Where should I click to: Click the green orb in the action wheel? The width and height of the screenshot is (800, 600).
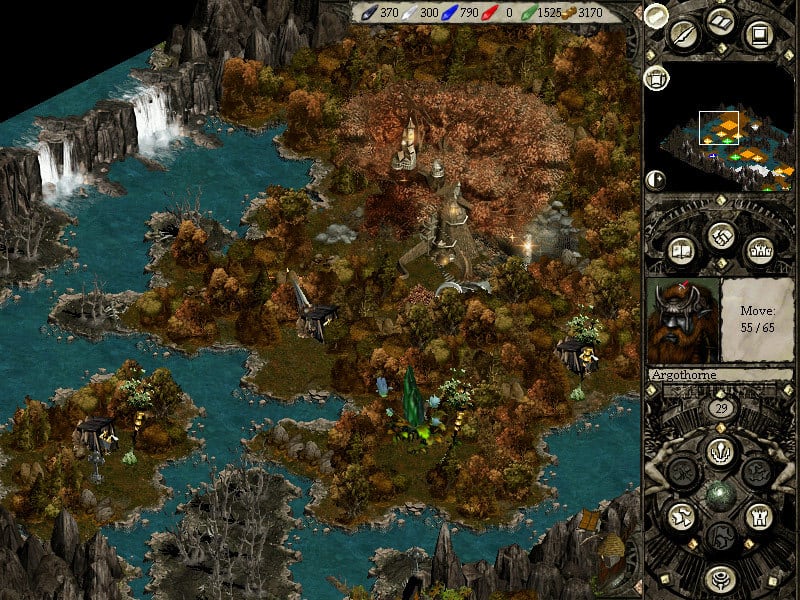pos(720,494)
